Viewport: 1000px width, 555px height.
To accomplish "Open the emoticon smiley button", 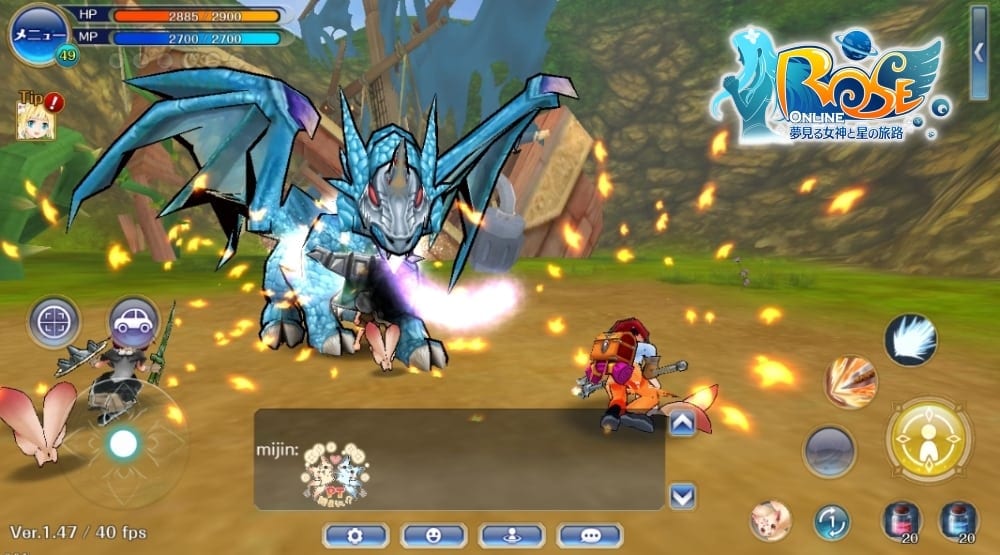I will tap(433, 536).
